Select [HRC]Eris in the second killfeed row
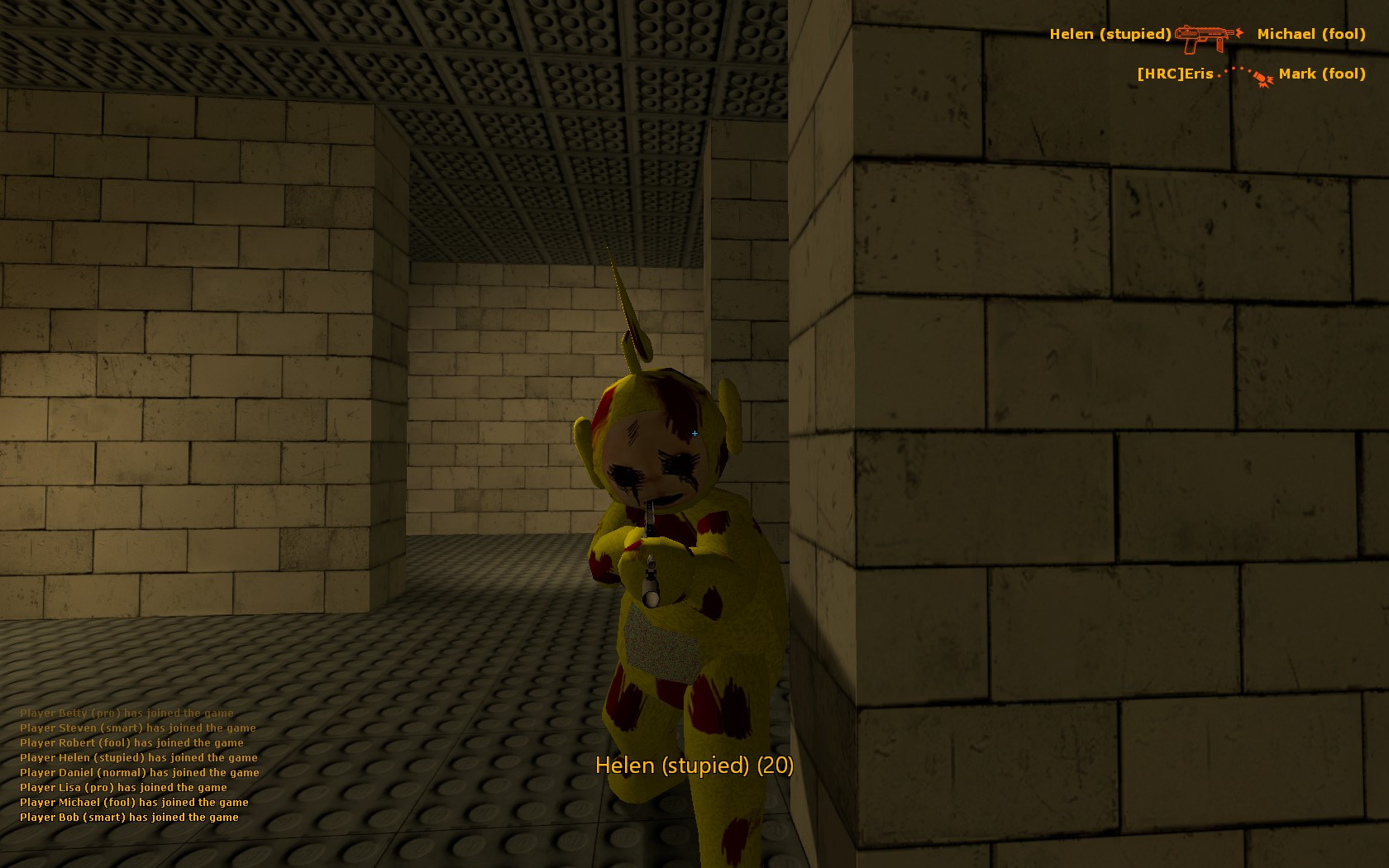The image size is (1389, 868). [1172, 74]
